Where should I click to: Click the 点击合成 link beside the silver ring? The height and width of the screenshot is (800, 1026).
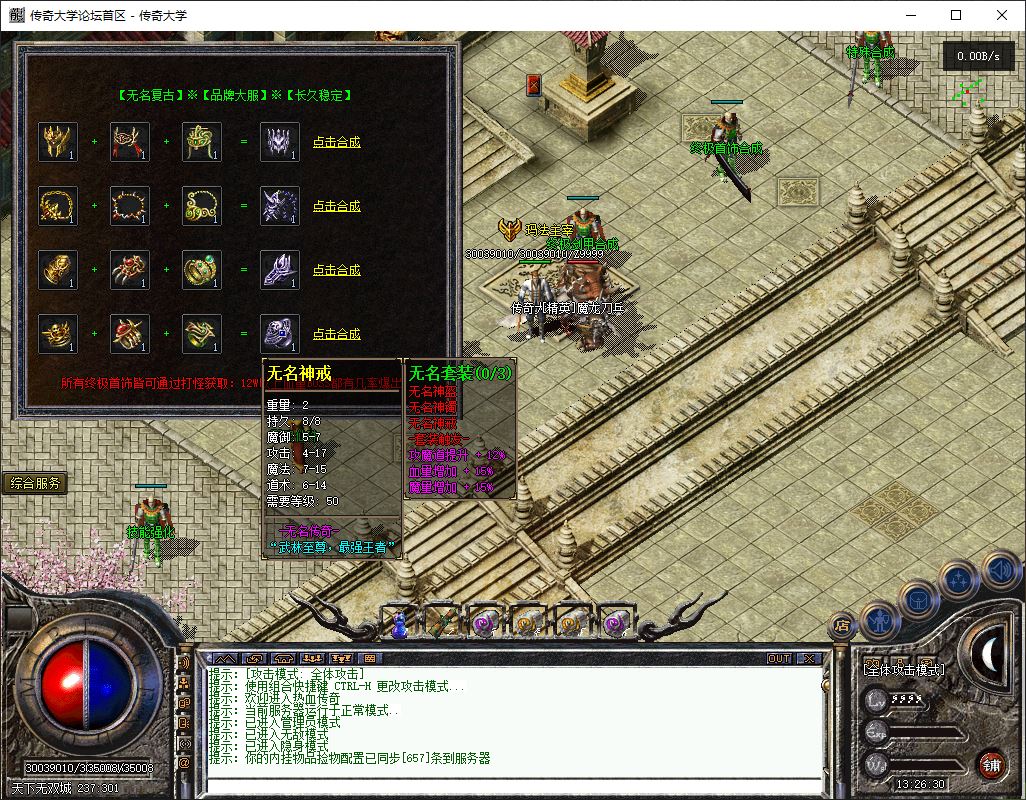pos(336,334)
